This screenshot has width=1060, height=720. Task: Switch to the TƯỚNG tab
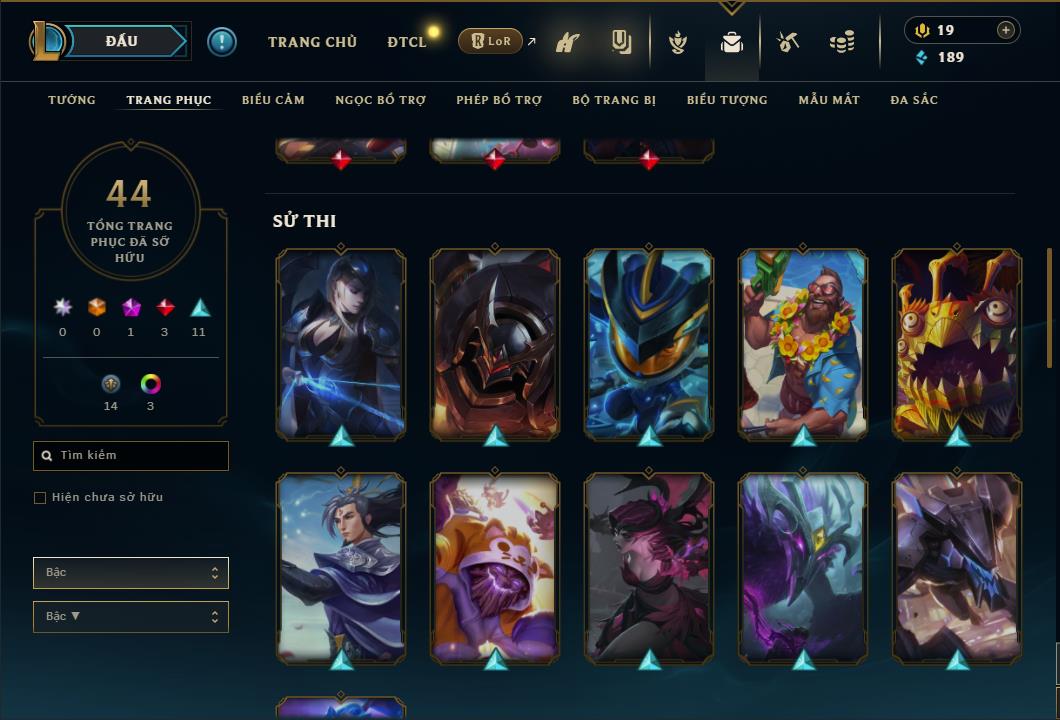pos(72,100)
